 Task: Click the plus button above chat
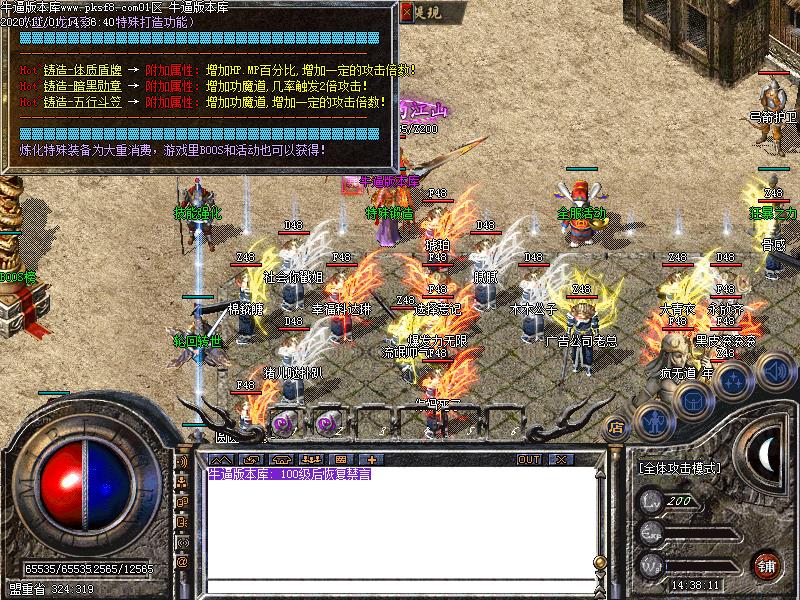tap(373, 459)
